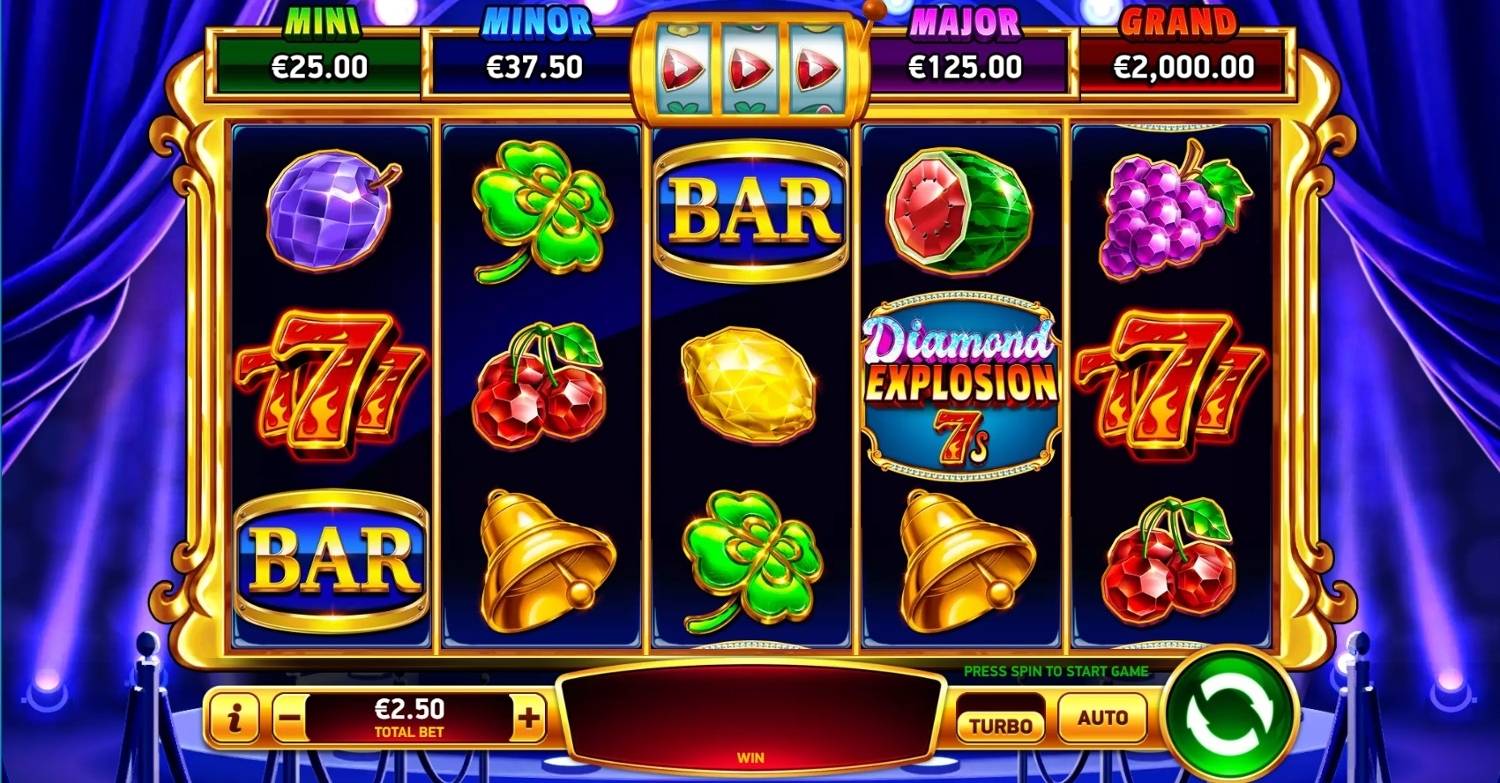
Task: Decrease total bet with minus button
Action: tap(288, 718)
